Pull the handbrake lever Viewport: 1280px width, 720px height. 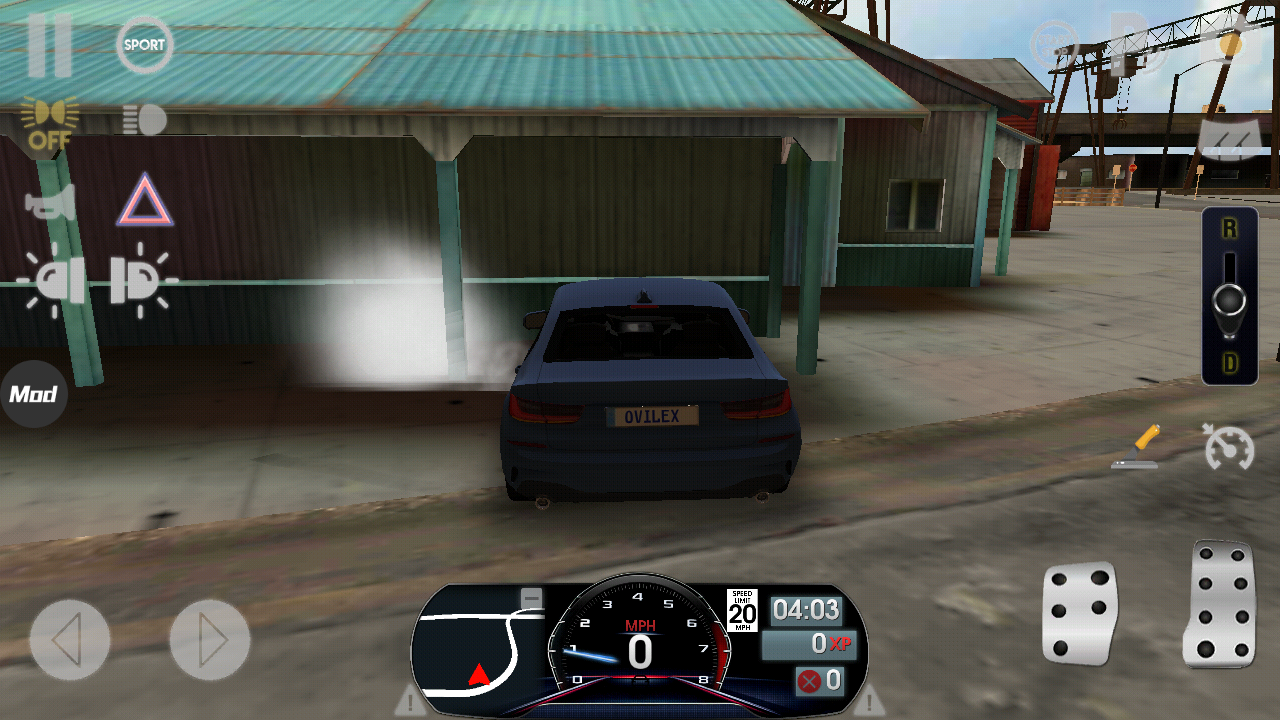pyautogui.click(x=1137, y=447)
